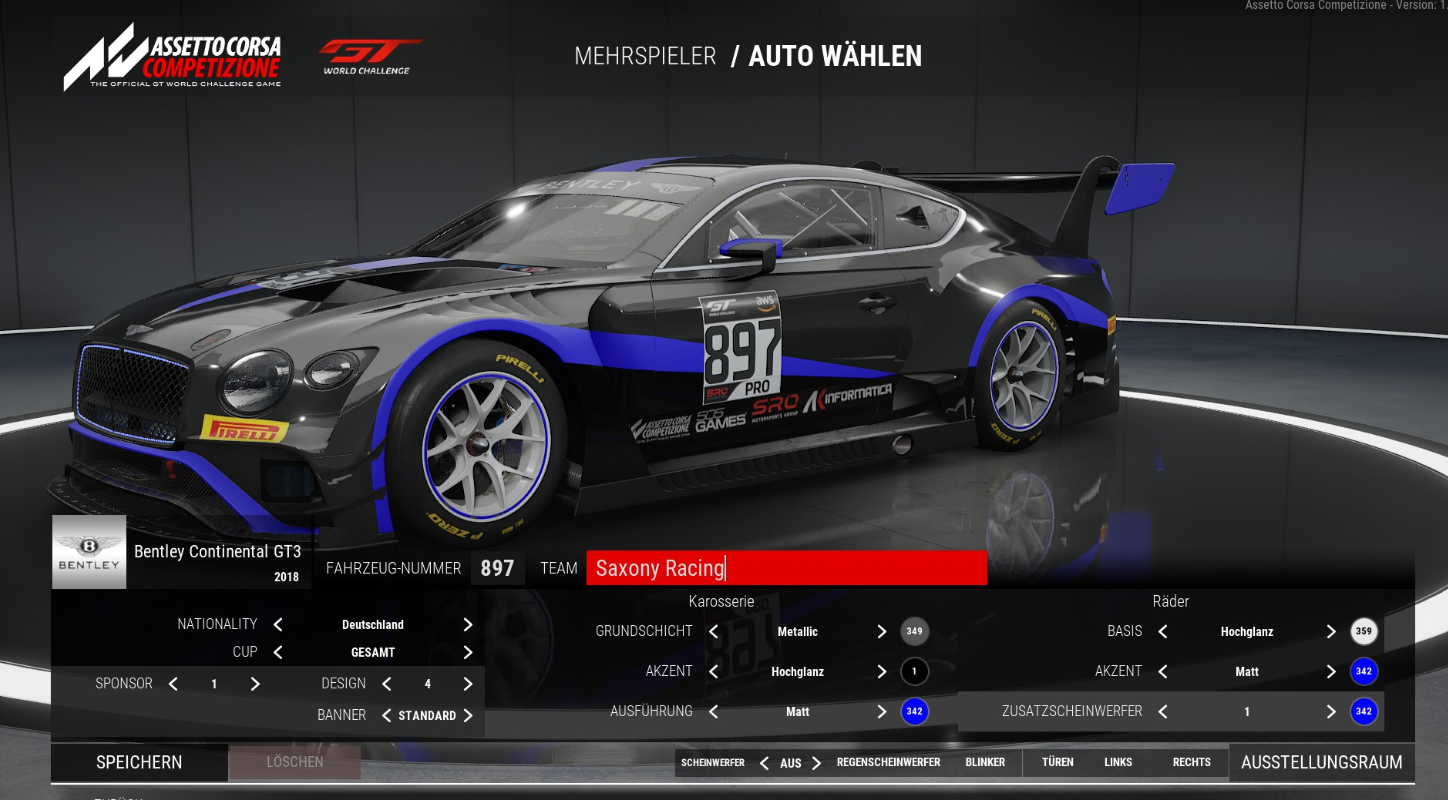This screenshot has width=1448, height=800.
Task: Edit the Saxony Racing team name field
Action: click(x=786, y=568)
